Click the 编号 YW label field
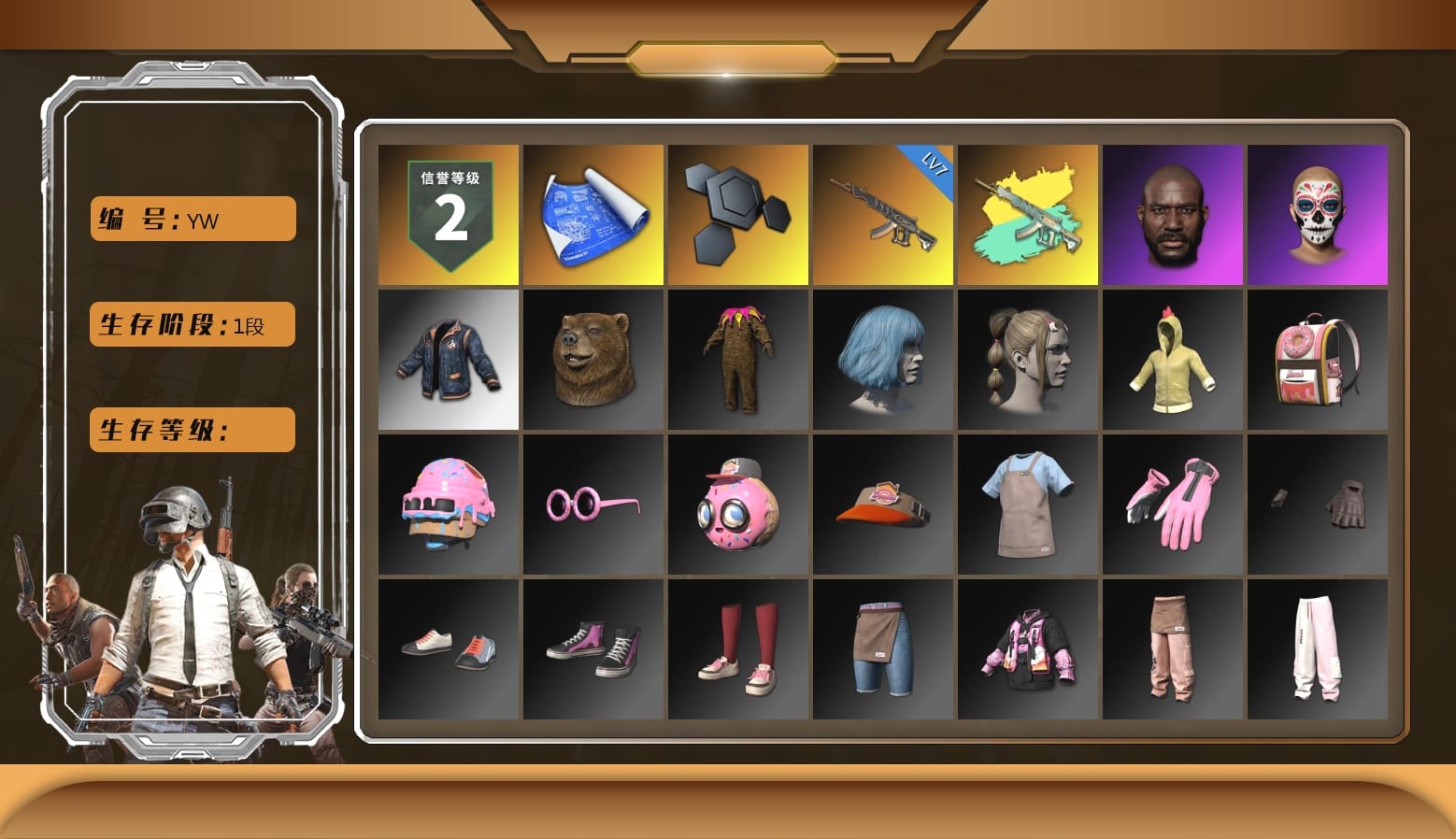 click(x=191, y=218)
